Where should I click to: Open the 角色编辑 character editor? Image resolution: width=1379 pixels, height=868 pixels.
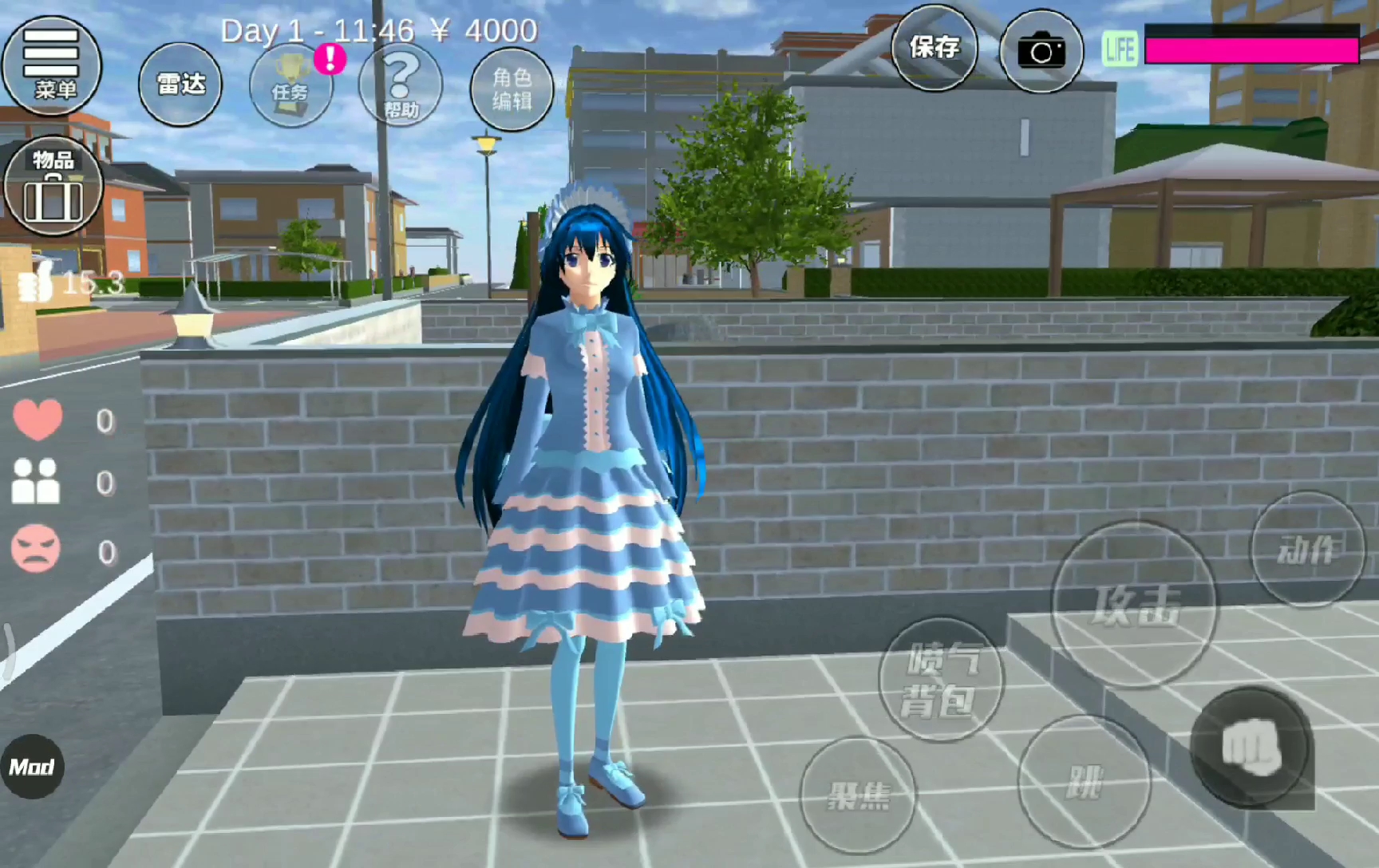(512, 89)
